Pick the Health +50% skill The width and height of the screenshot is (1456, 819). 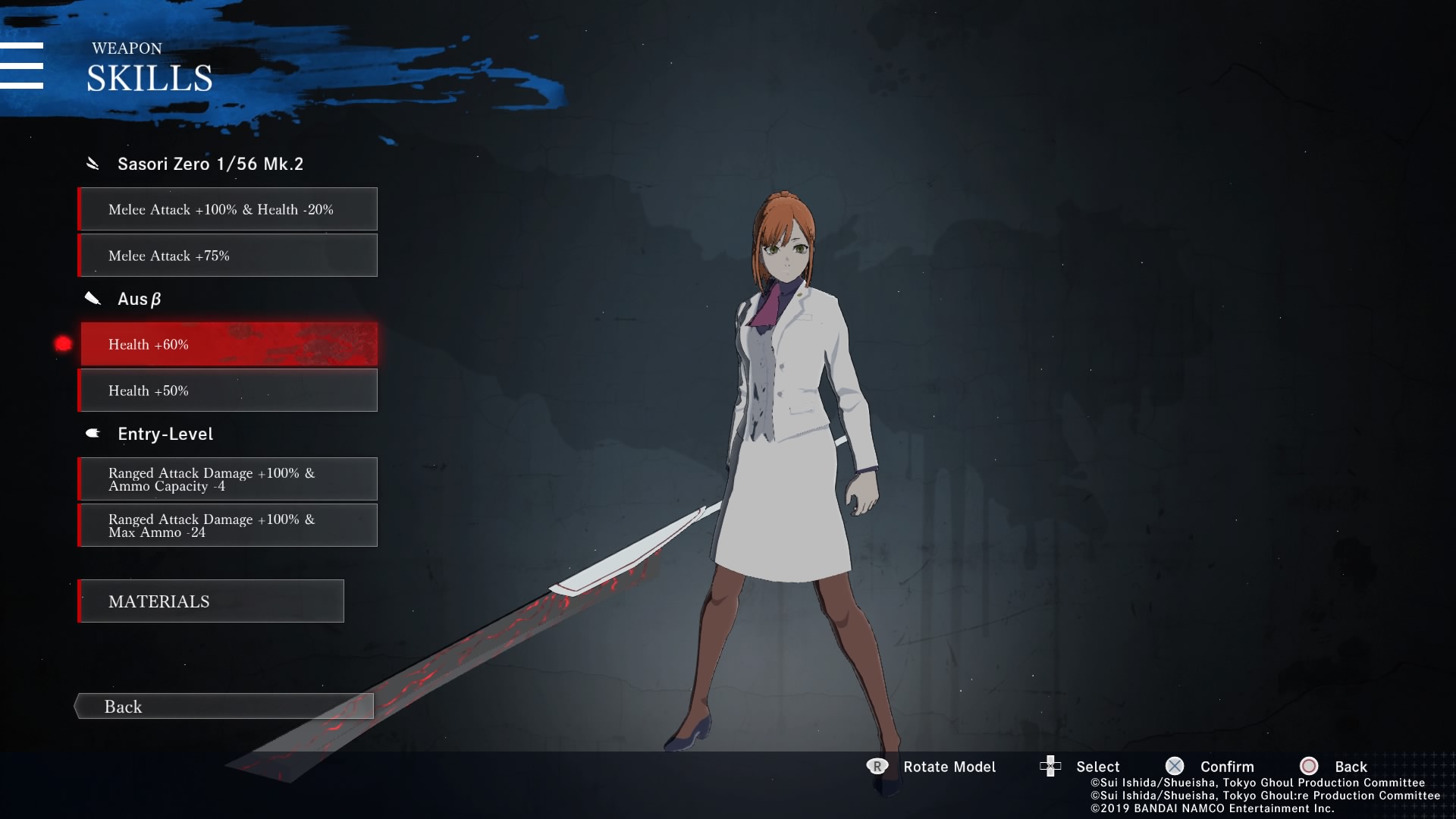click(x=227, y=391)
